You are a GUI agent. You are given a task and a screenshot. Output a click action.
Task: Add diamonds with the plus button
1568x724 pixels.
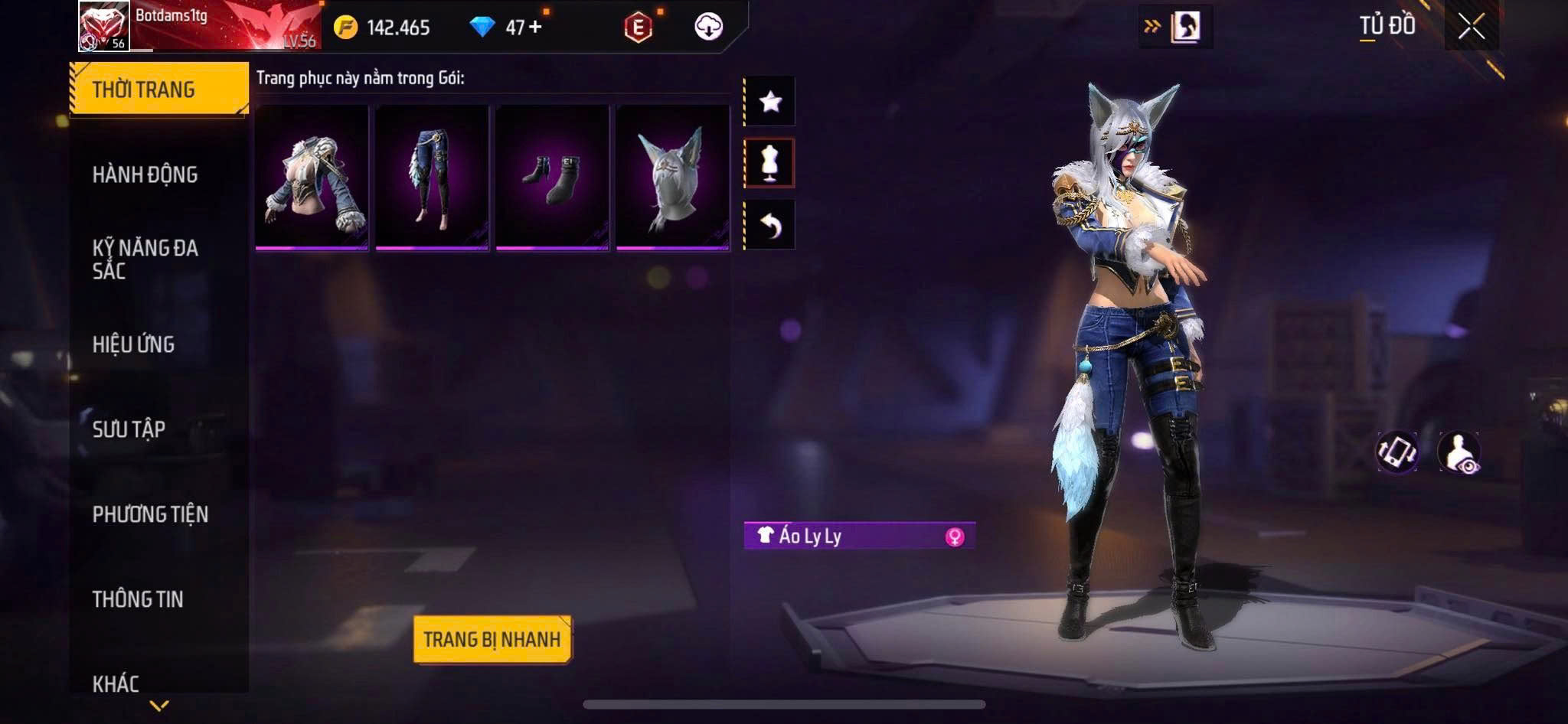pos(535,28)
